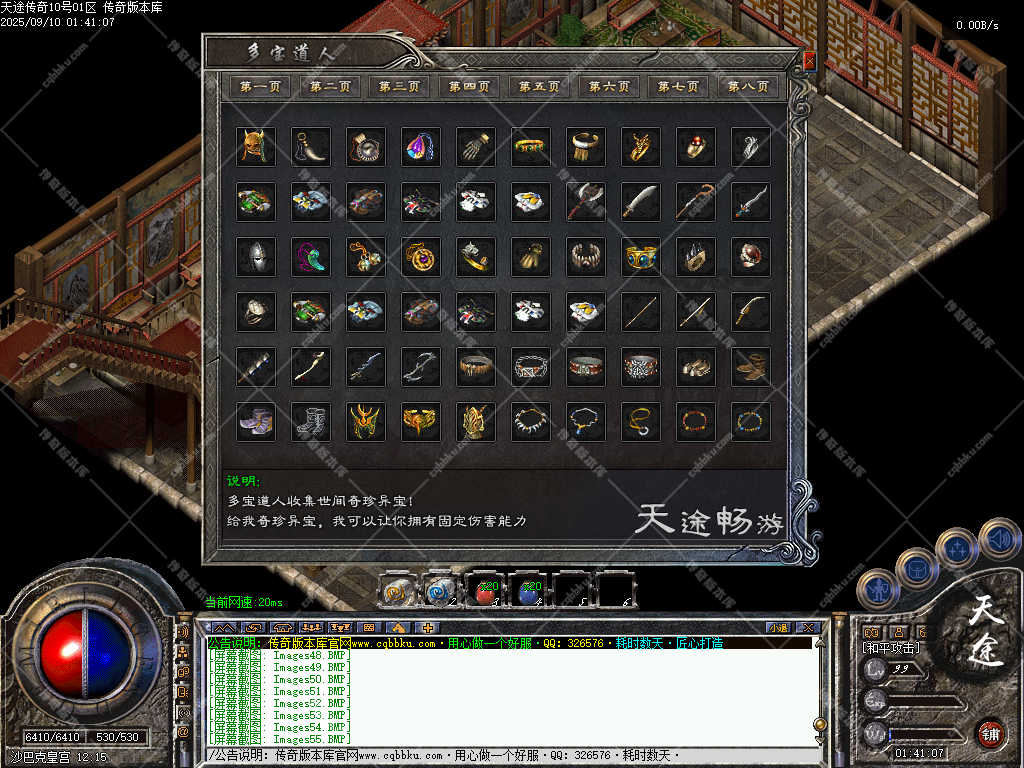Click the round speaker sound button
The height and width of the screenshot is (768, 1024).
998,539
